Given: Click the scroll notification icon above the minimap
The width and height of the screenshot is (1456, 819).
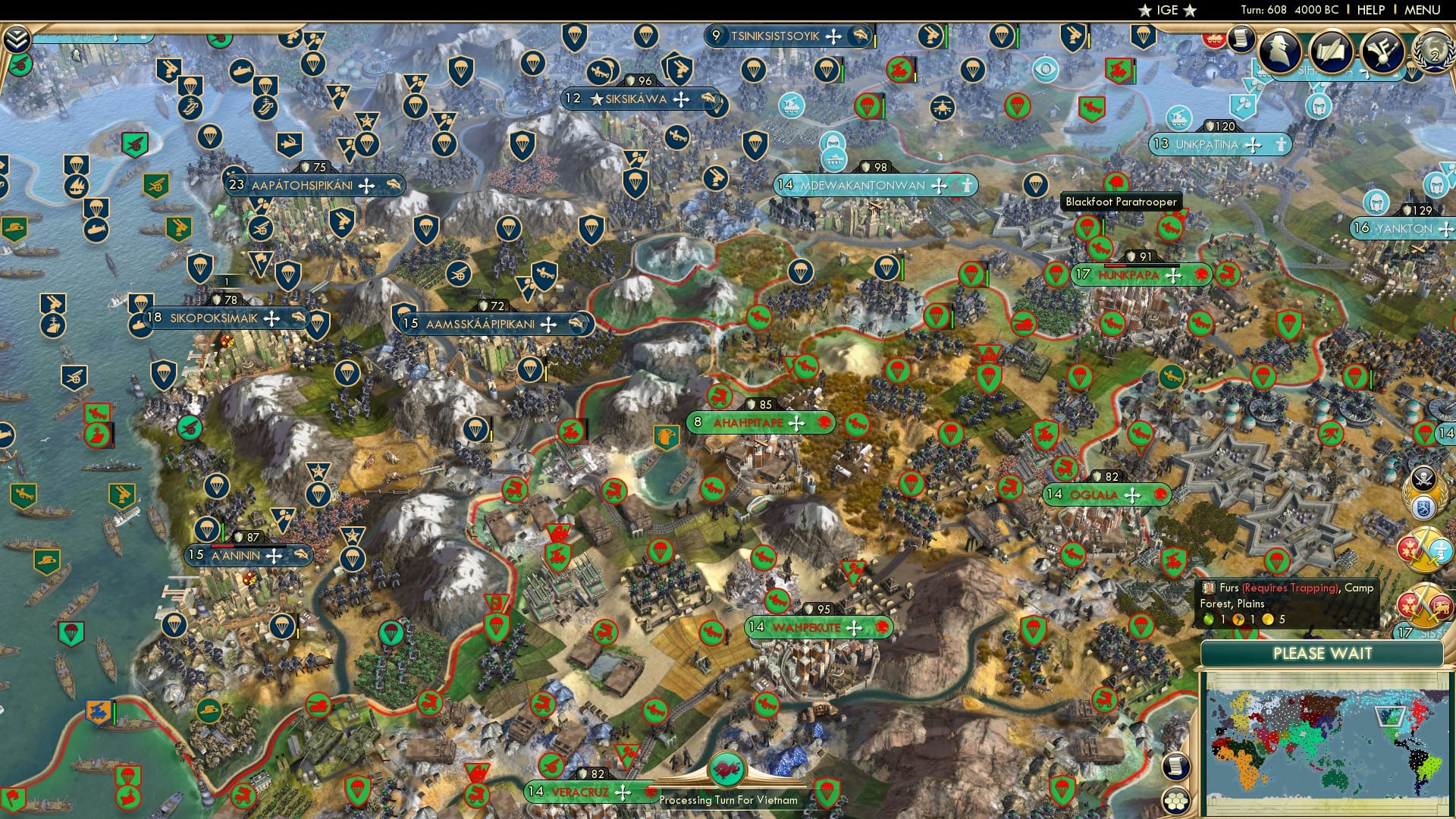Looking at the screenshot, I should point(1176,766).
